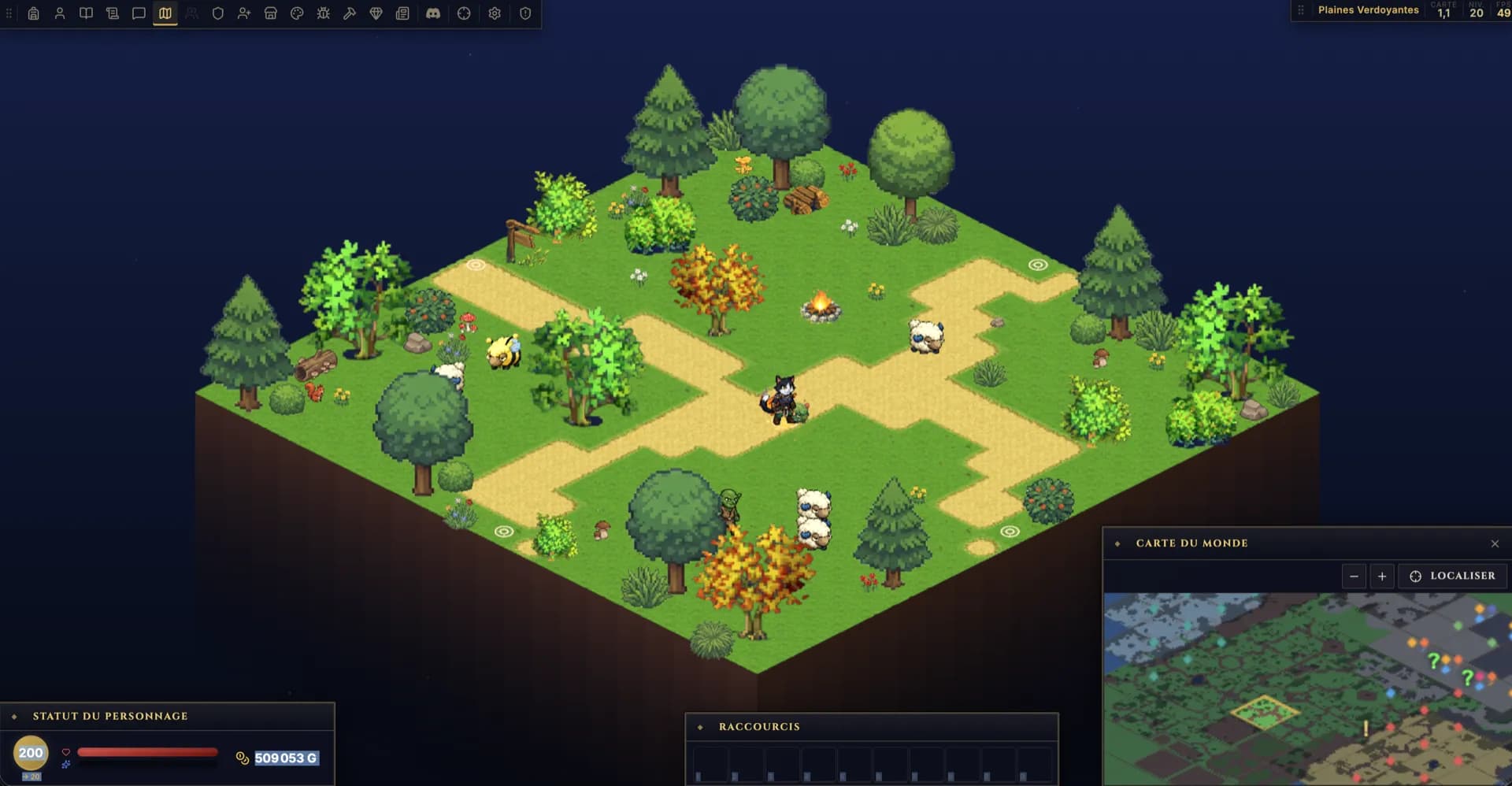This screenshot has width=1512, height=786.
Task: Open the gear settings icon
Action: click(495, 13)
